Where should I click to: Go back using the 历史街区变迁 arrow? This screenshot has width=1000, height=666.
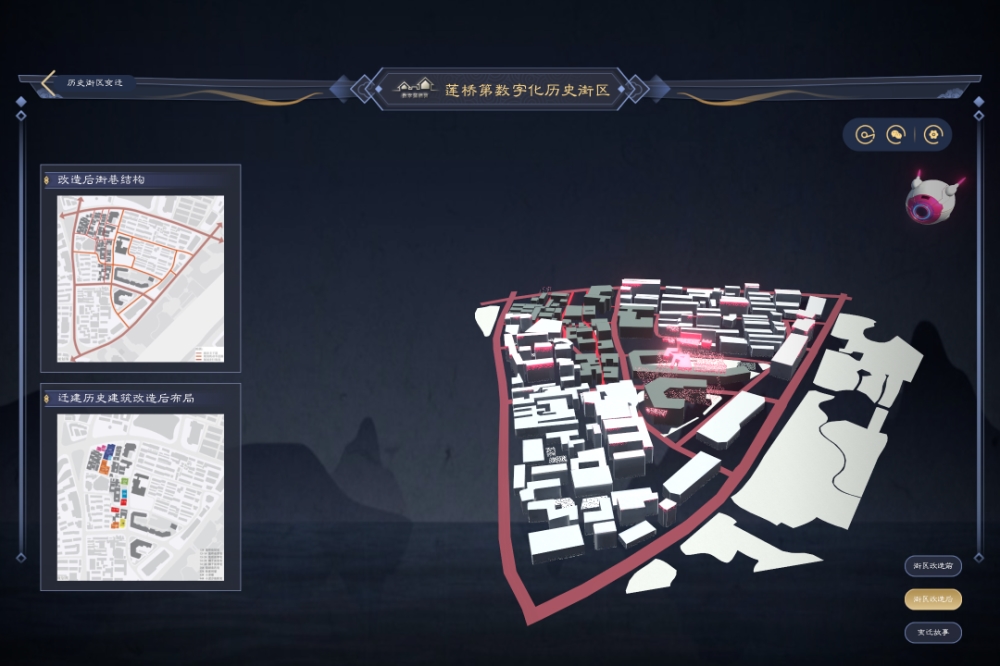(48, 83)
